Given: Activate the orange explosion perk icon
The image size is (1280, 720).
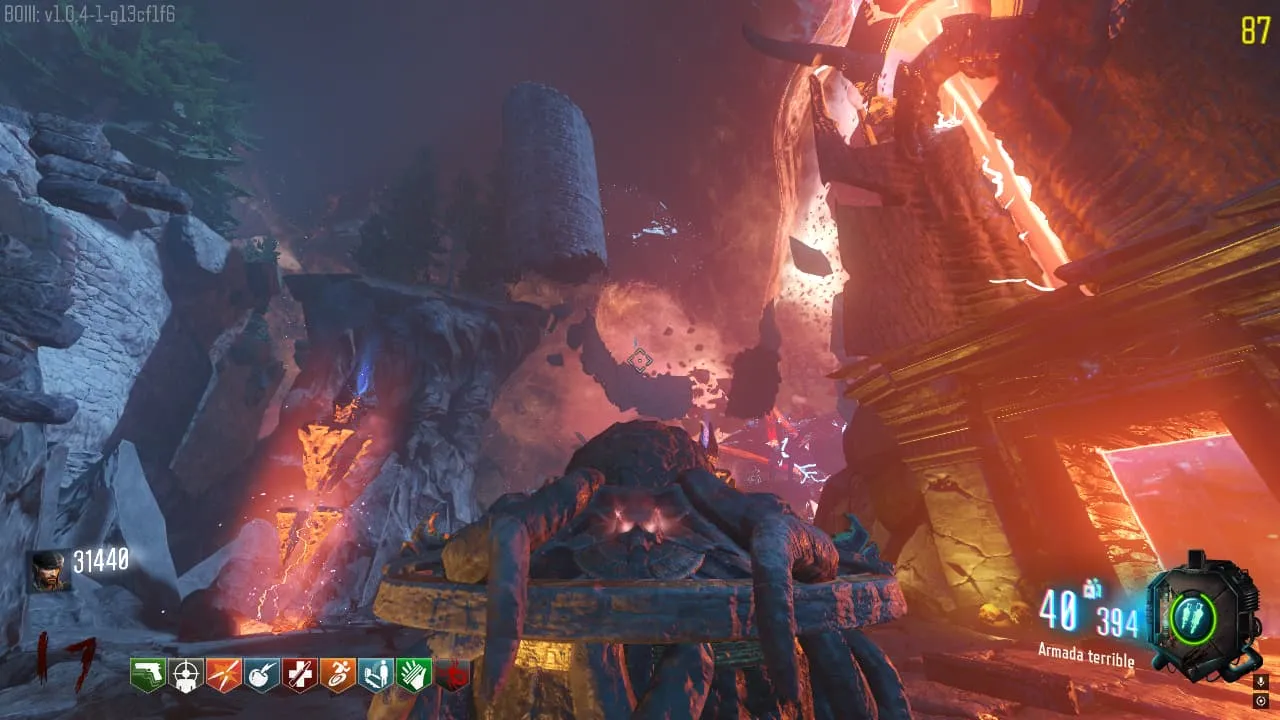Looking at the screenshot, I should tap(223, 675).
